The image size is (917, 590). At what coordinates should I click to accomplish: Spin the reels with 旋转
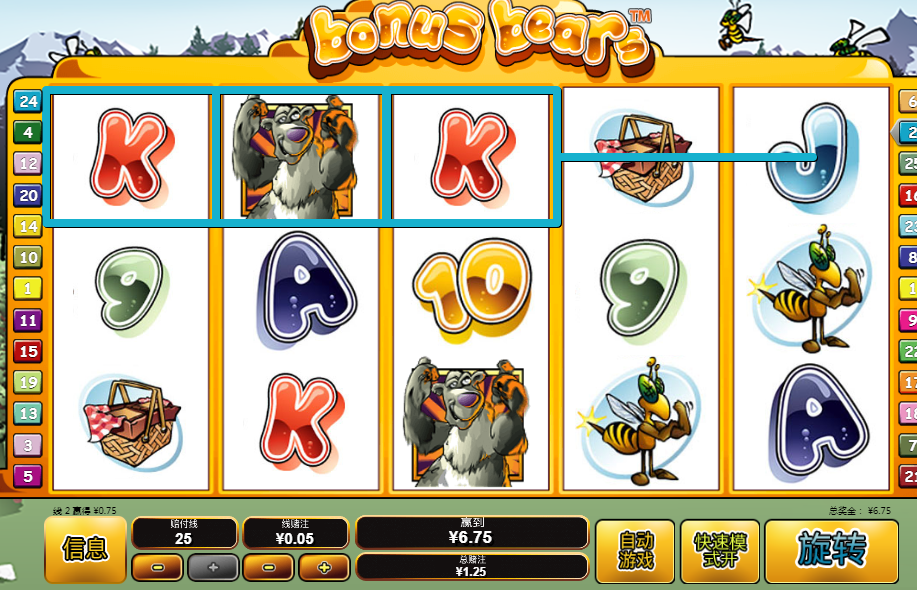coord(831,550)
